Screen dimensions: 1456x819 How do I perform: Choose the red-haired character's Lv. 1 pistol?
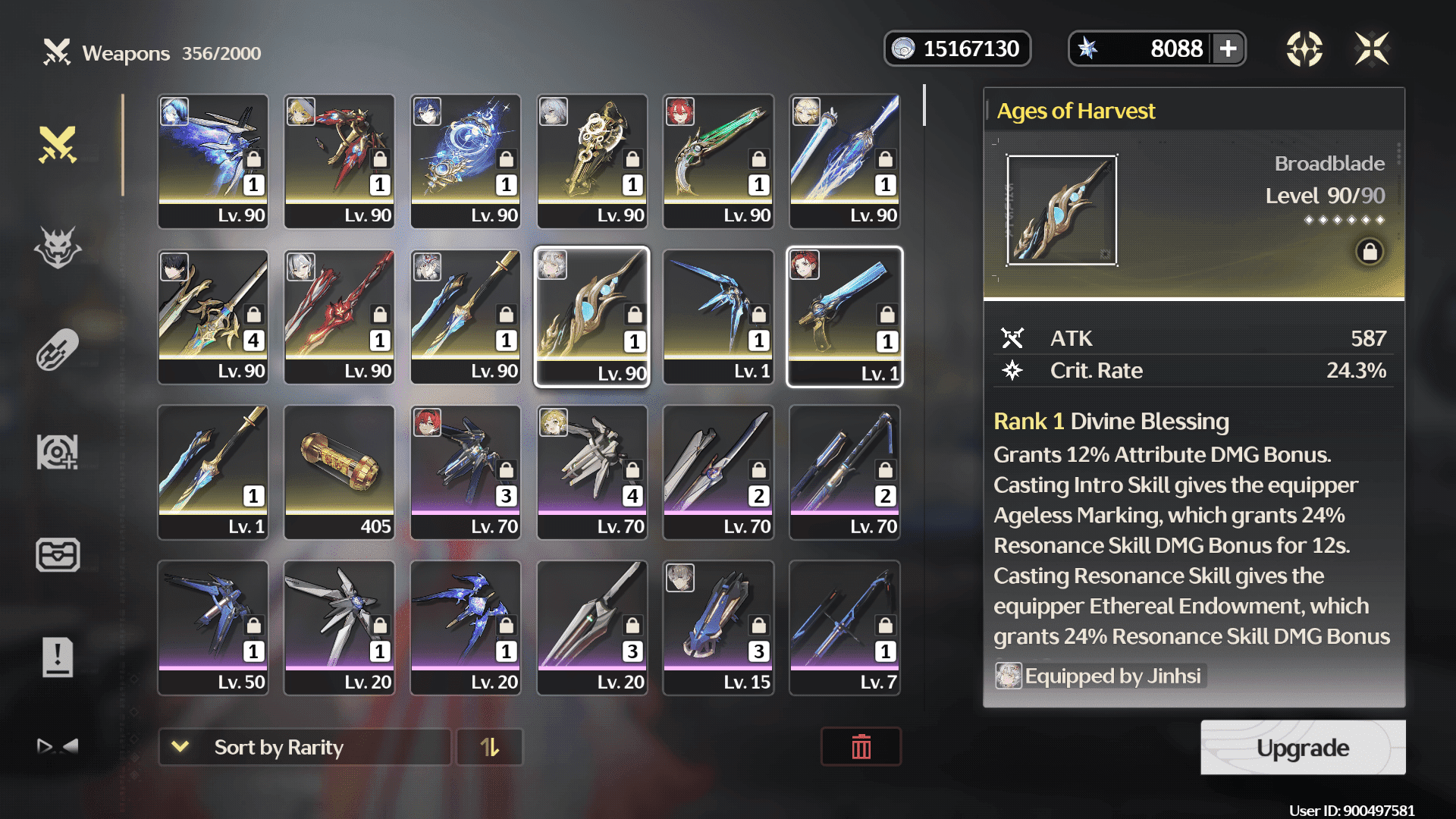point(845,316)
